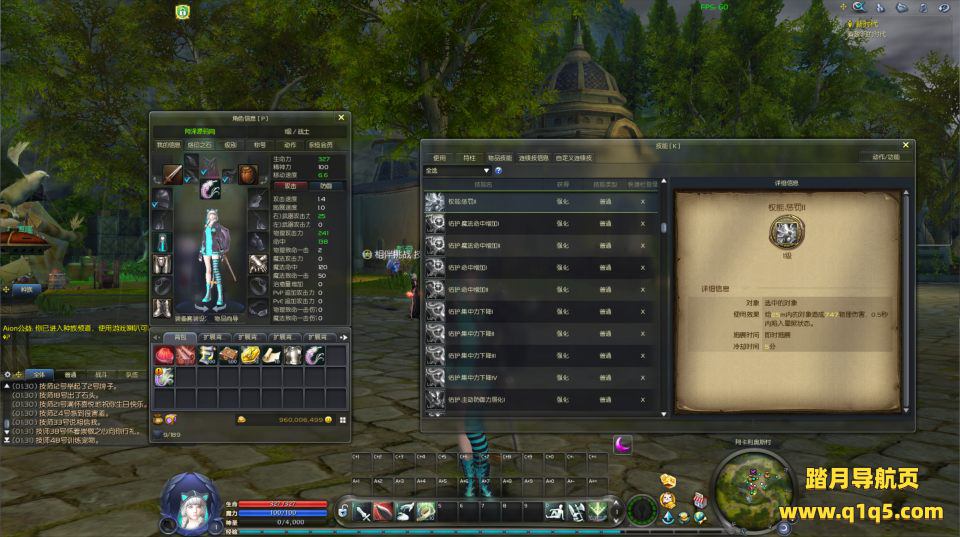960x537 pixels.
Task: Open the 全体 skill filter dropdown
Action: 458,171
